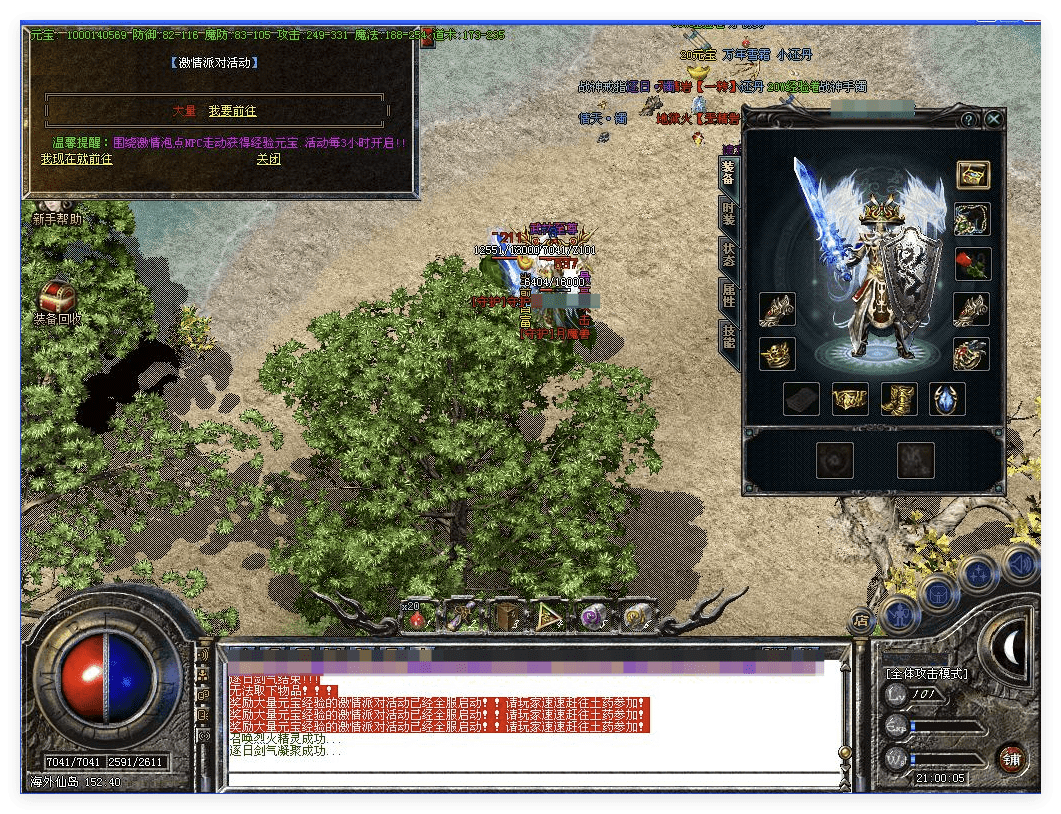This screenshot has width=1061, height=814.
Task: Open the character panel help question mark
Action: point(968,119)
